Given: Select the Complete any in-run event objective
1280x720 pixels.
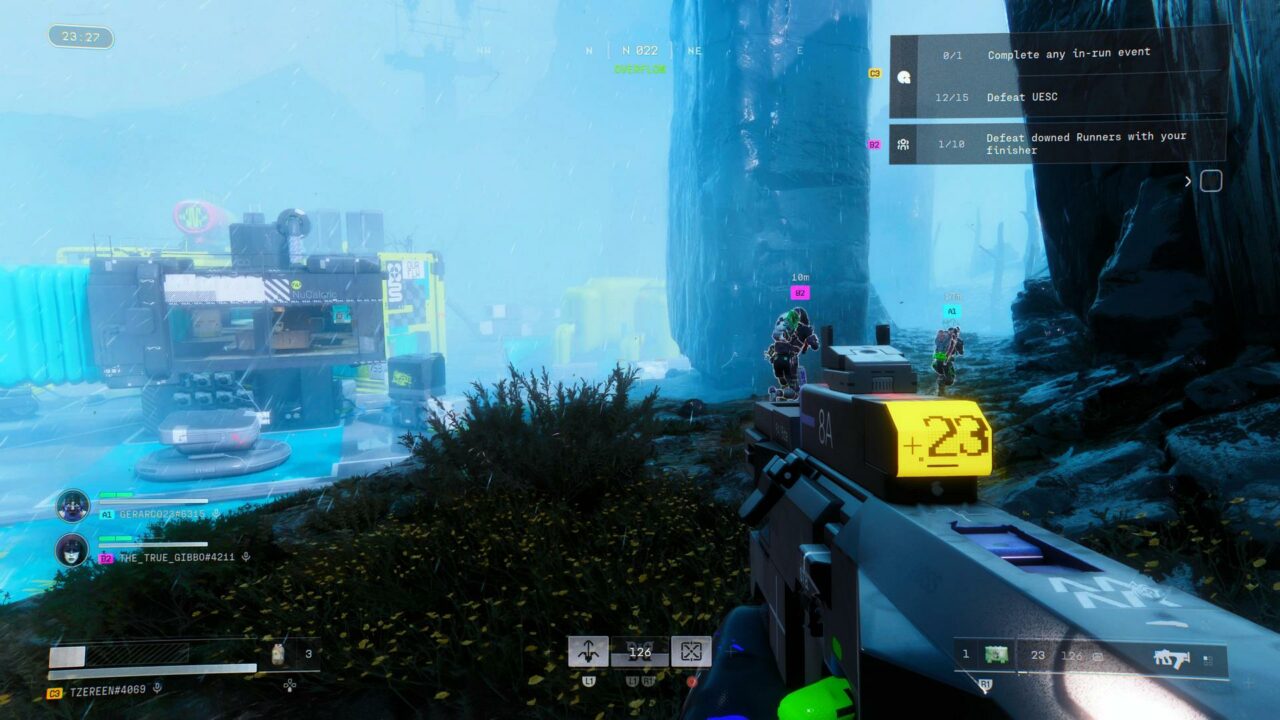Looking at the screenshot, I should click(x=1068, y=54).
